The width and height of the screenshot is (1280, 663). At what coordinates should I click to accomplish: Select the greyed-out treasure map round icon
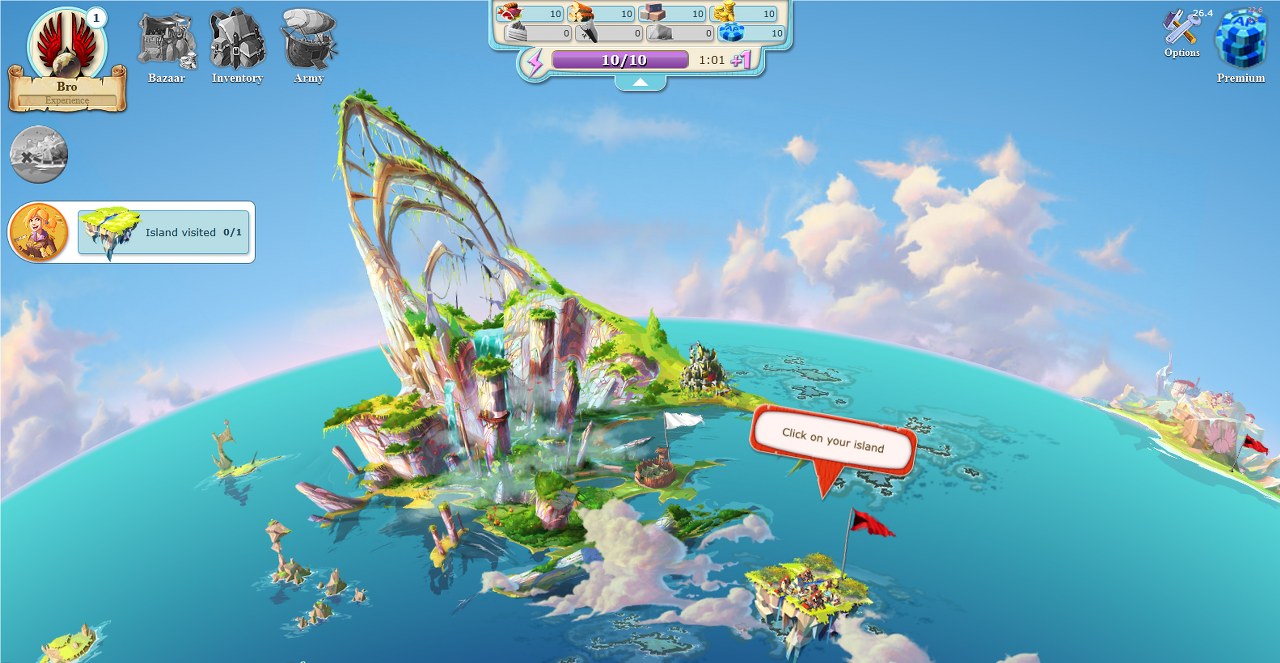(39, 154)
